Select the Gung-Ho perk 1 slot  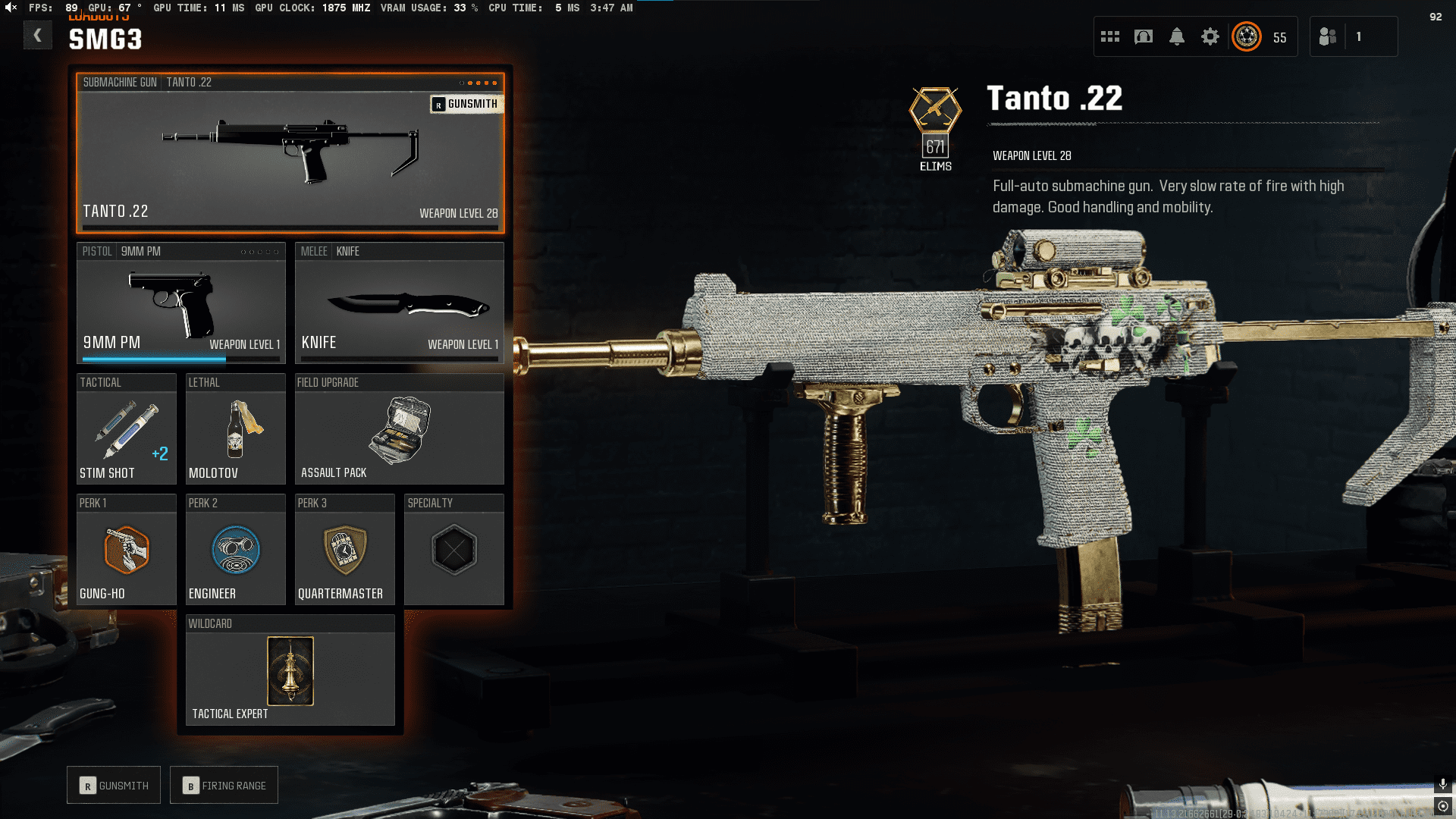126,550
